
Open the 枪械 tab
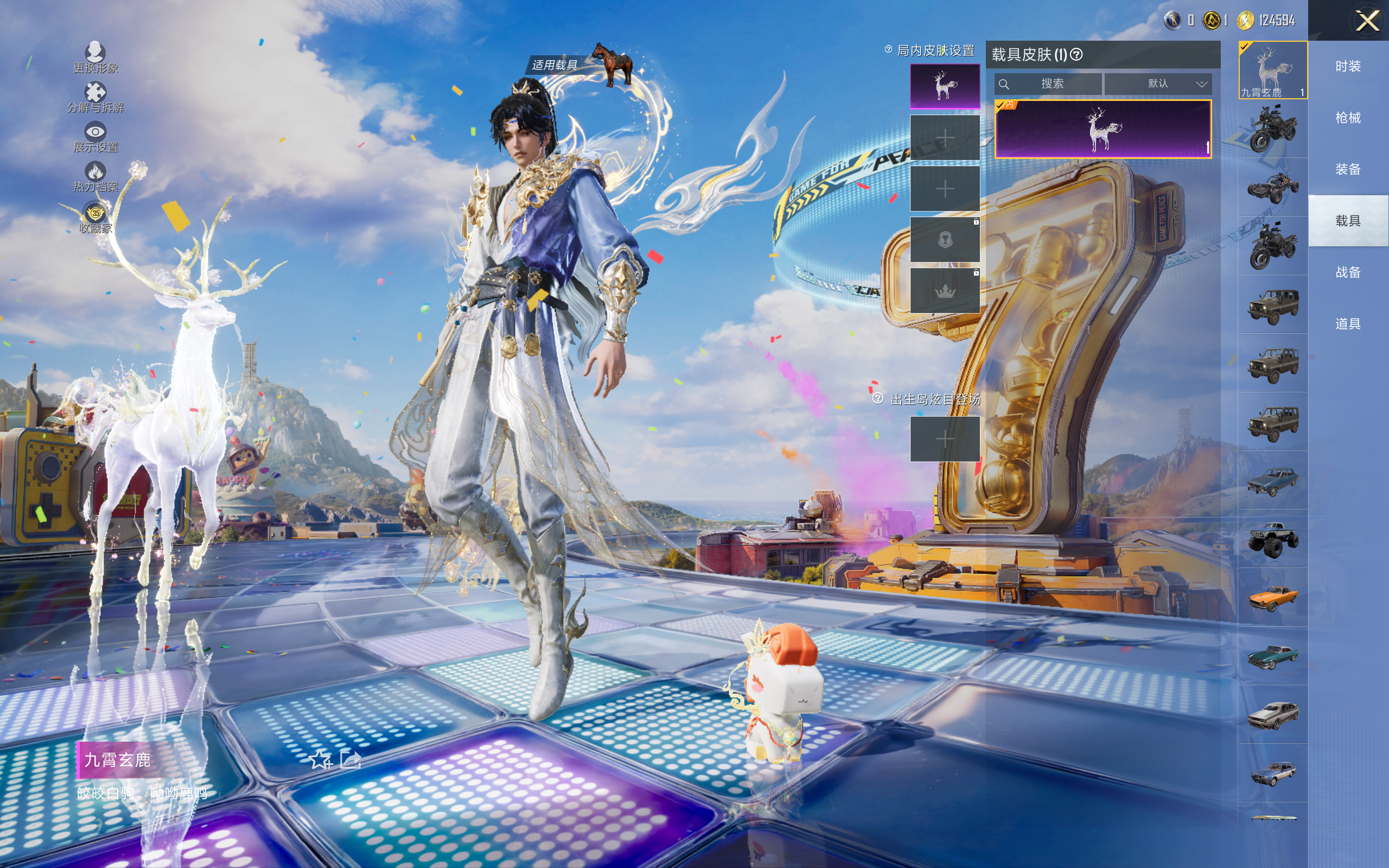click(x=1348, y=118)
